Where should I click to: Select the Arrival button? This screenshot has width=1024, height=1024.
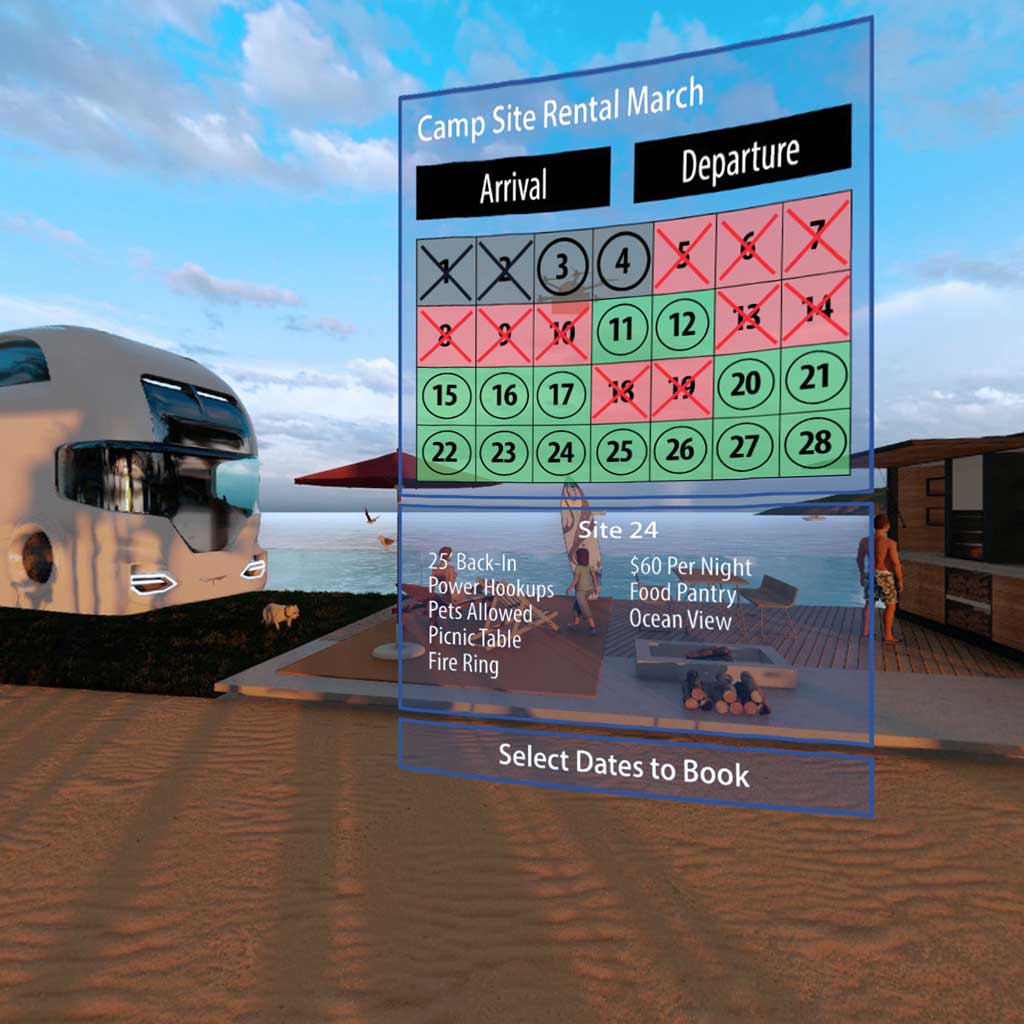[x=512, y=185]
